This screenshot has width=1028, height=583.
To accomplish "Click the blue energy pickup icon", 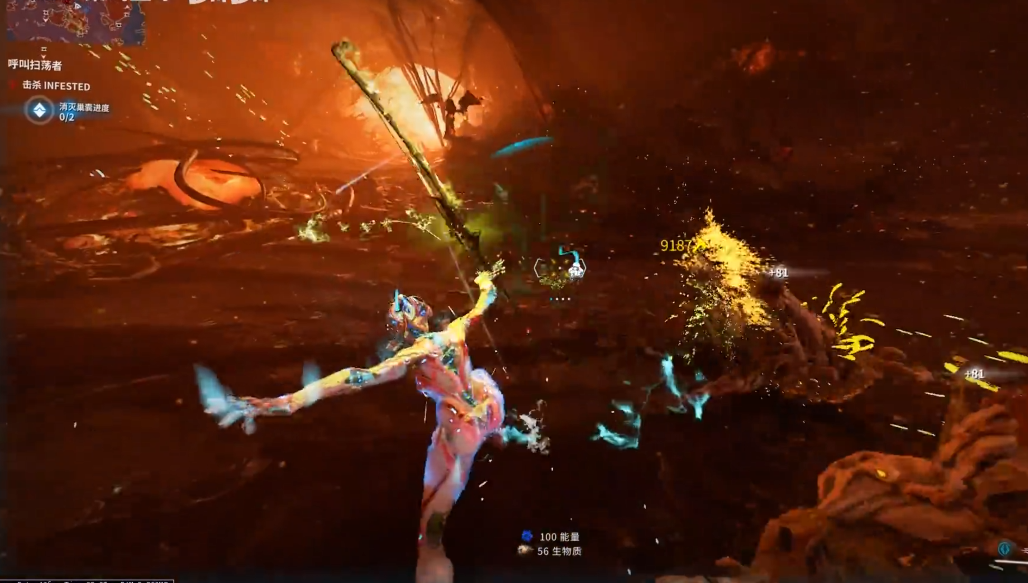I will [526, 536].
